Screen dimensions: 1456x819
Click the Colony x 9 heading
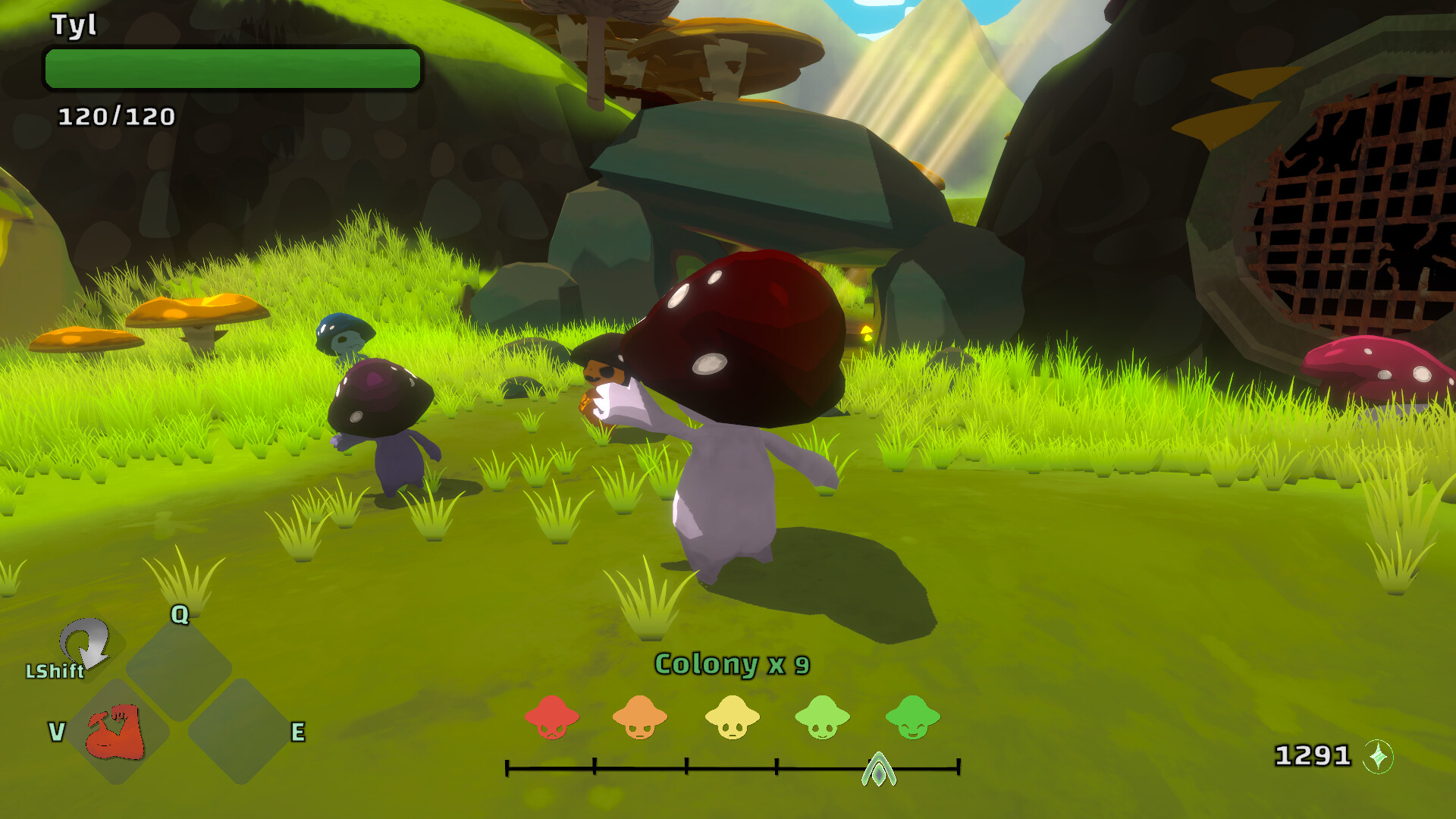(732, 664)
